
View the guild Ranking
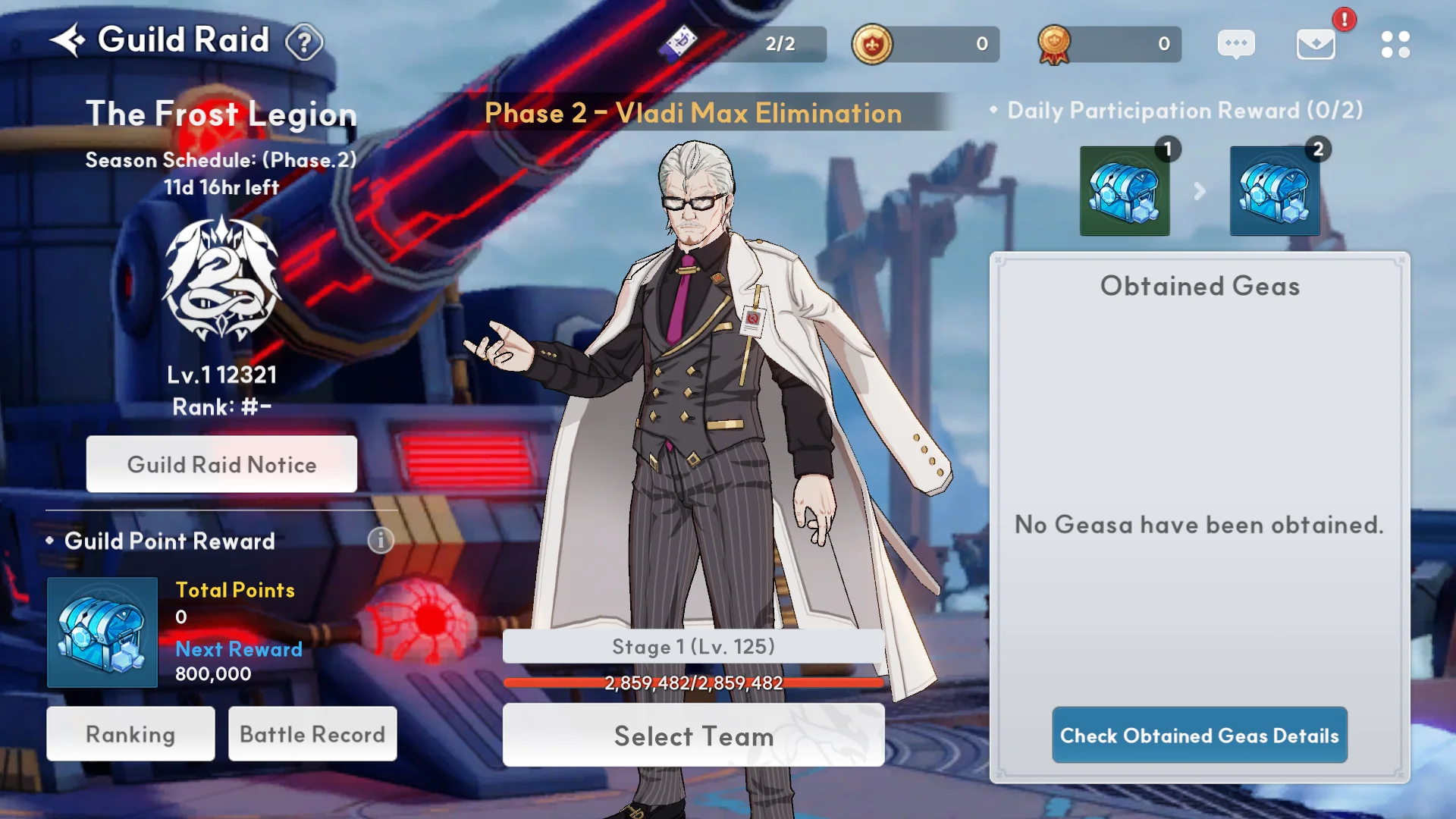pyautogui.click(x=130, y=734)
